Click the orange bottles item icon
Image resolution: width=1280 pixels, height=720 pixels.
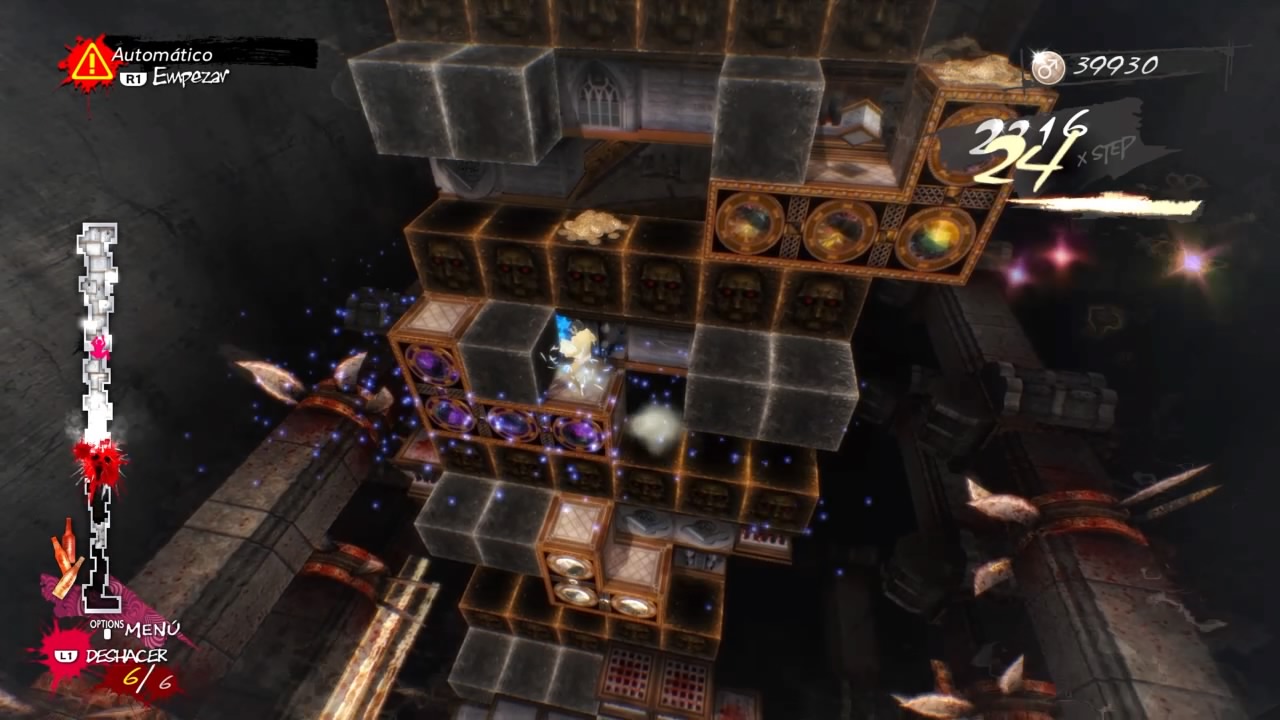point(66,556)
